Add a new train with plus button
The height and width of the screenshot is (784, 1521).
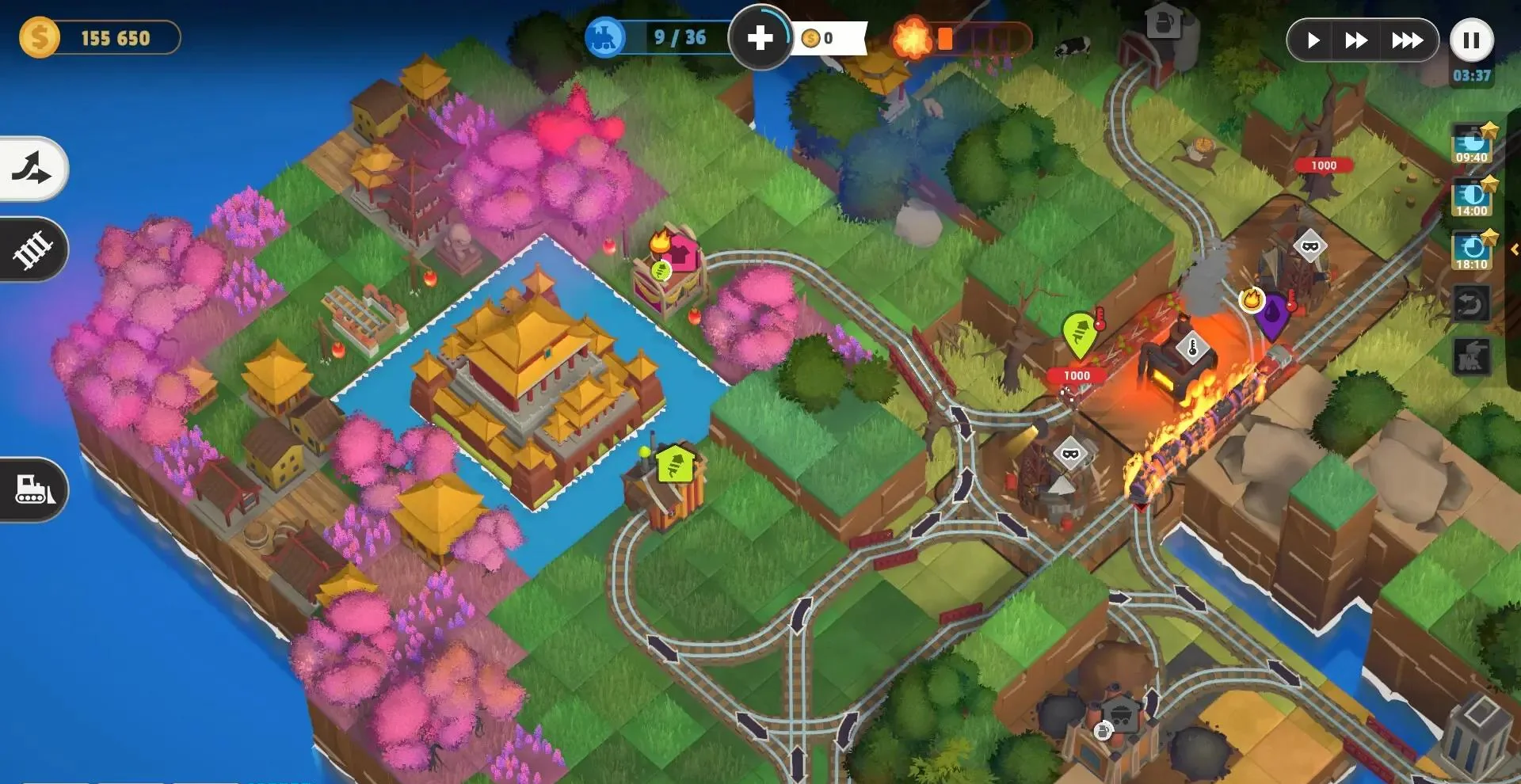tap(760, 38)
